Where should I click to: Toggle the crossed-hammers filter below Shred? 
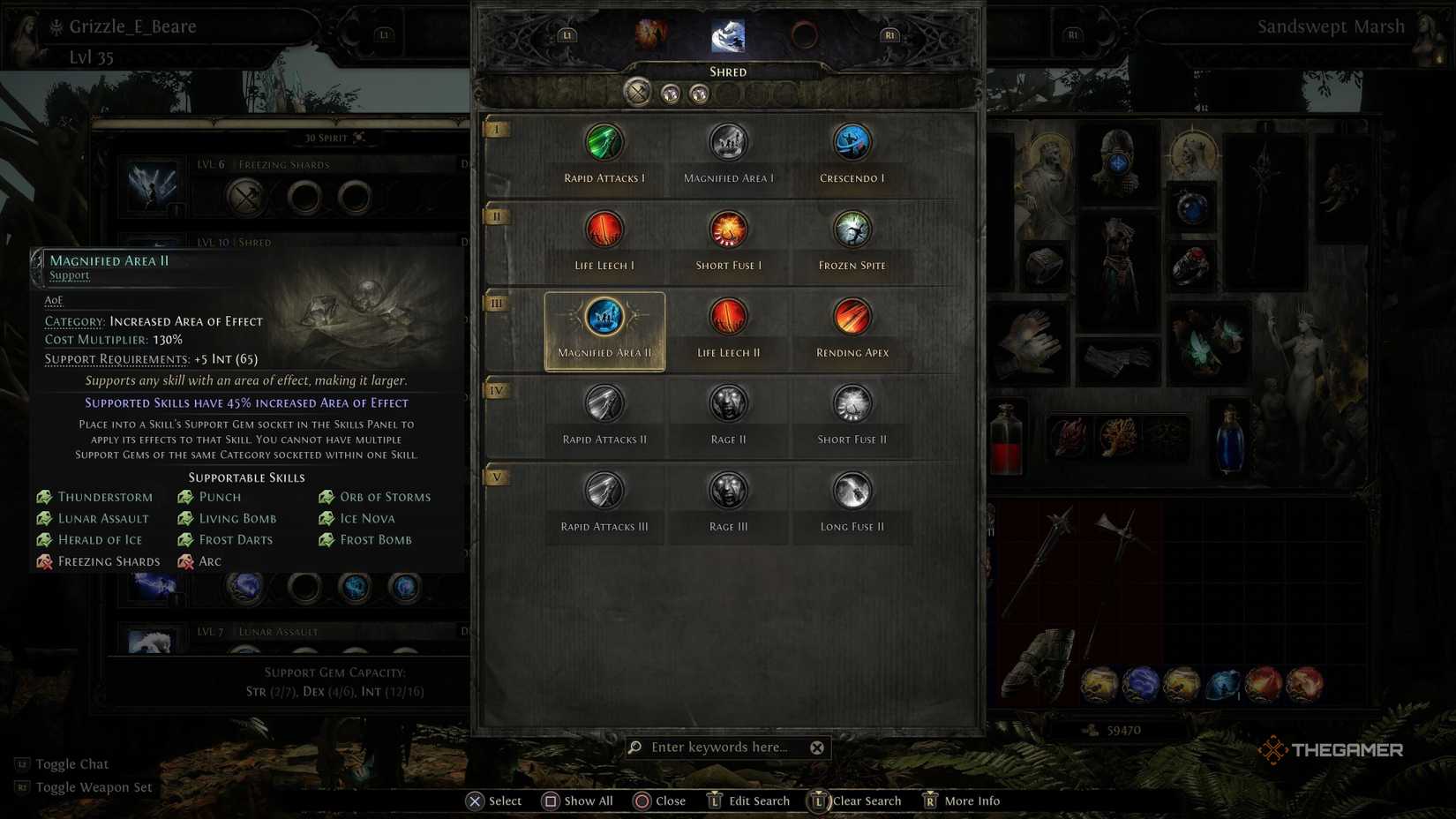click(639, 92)
